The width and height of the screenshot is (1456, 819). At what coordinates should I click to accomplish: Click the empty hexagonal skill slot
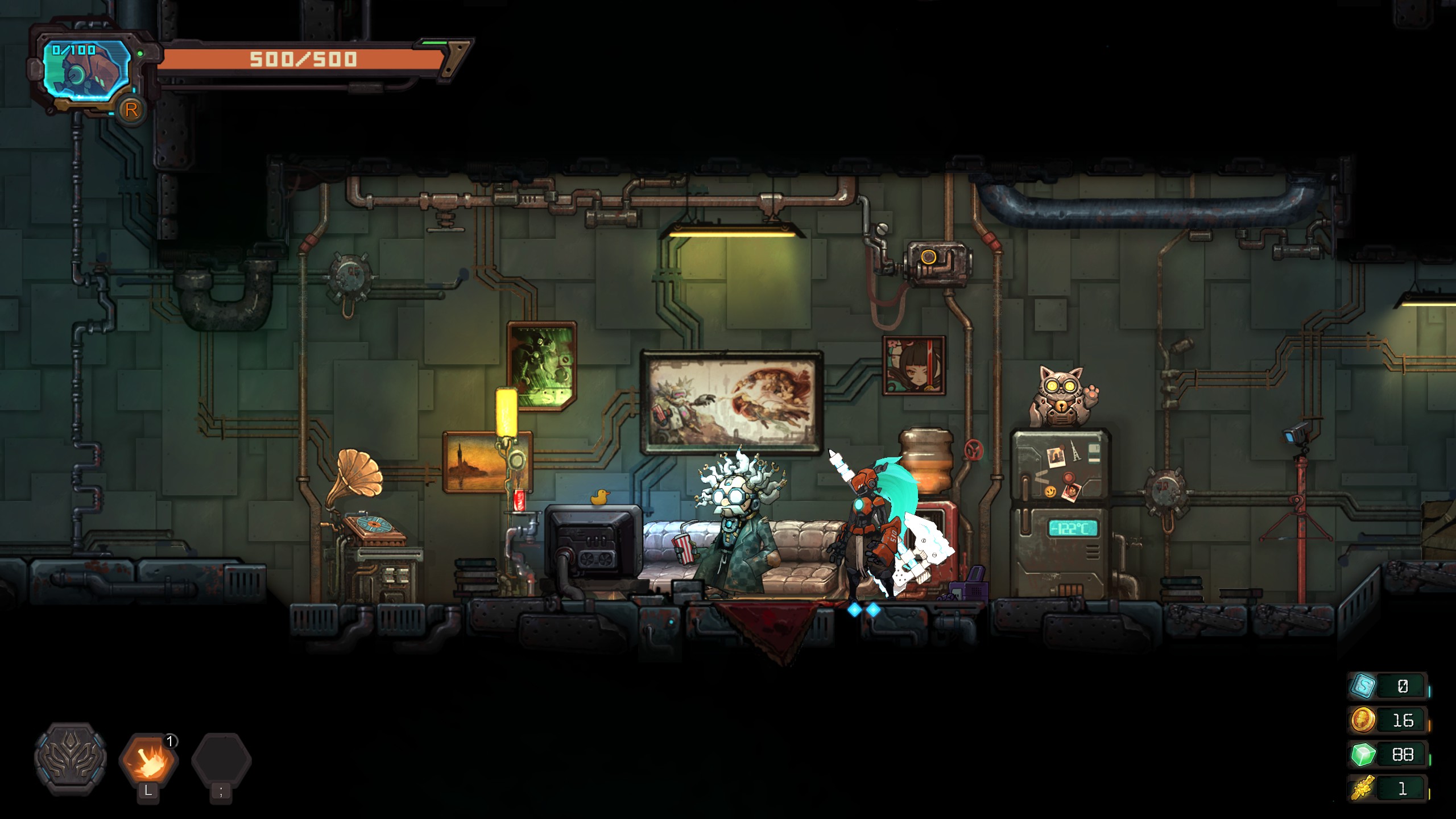(x=221, y=760)
